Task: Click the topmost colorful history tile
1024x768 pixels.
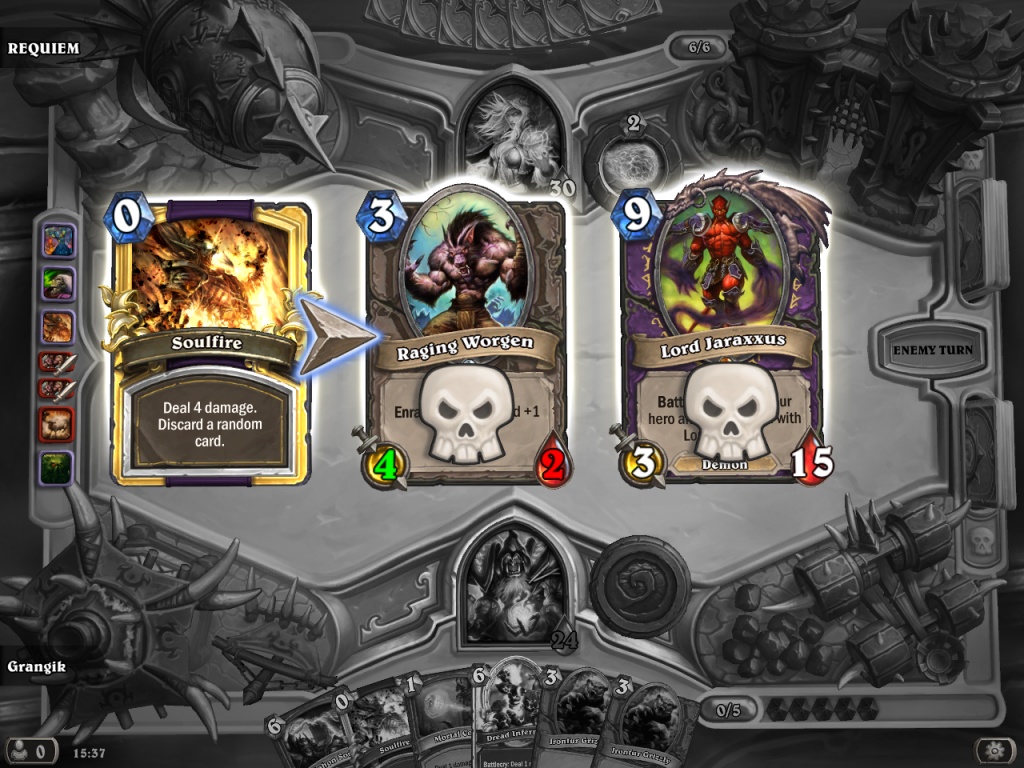Action: 57,241
